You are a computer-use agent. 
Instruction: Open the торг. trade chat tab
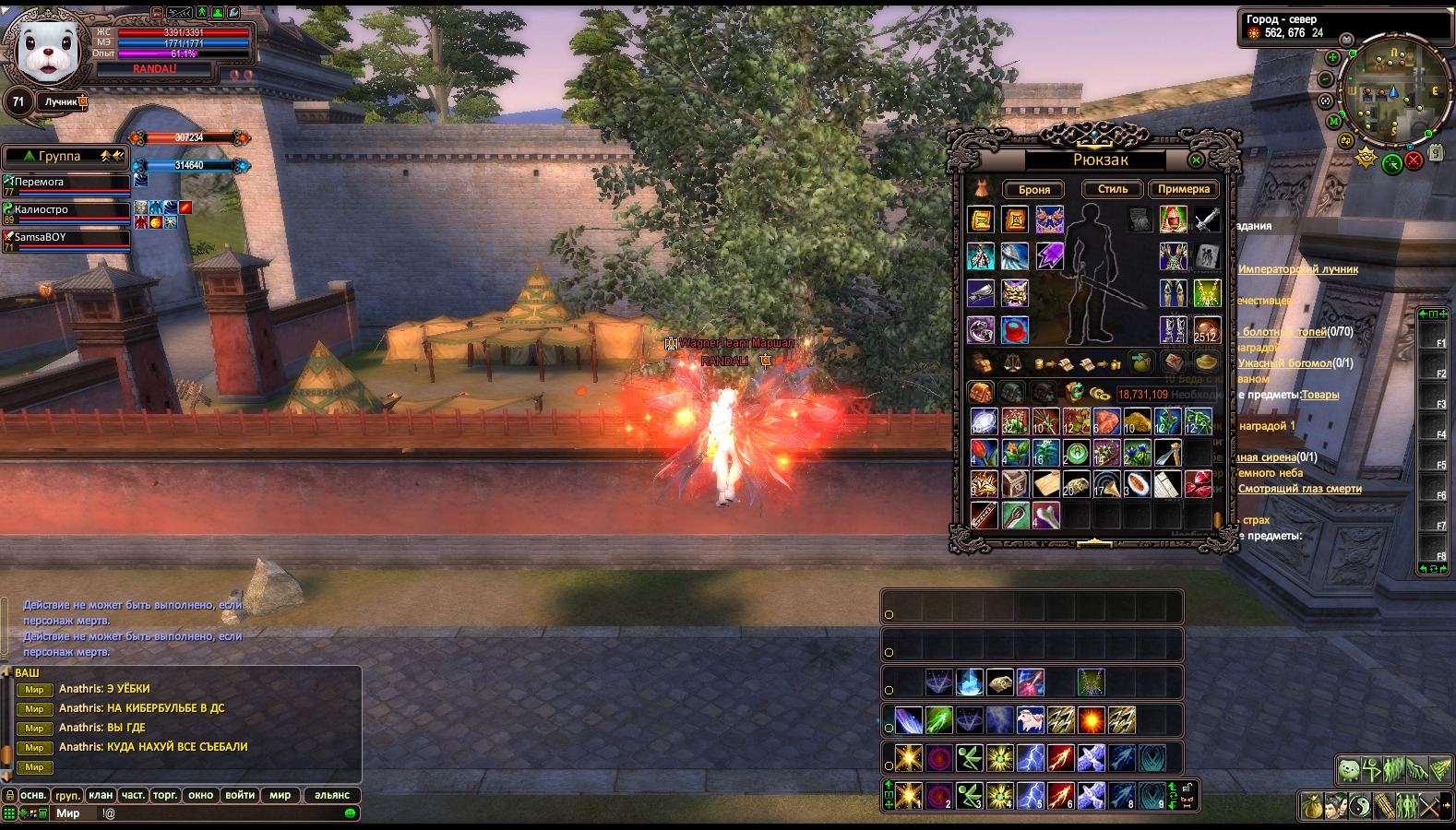point(165,795)
